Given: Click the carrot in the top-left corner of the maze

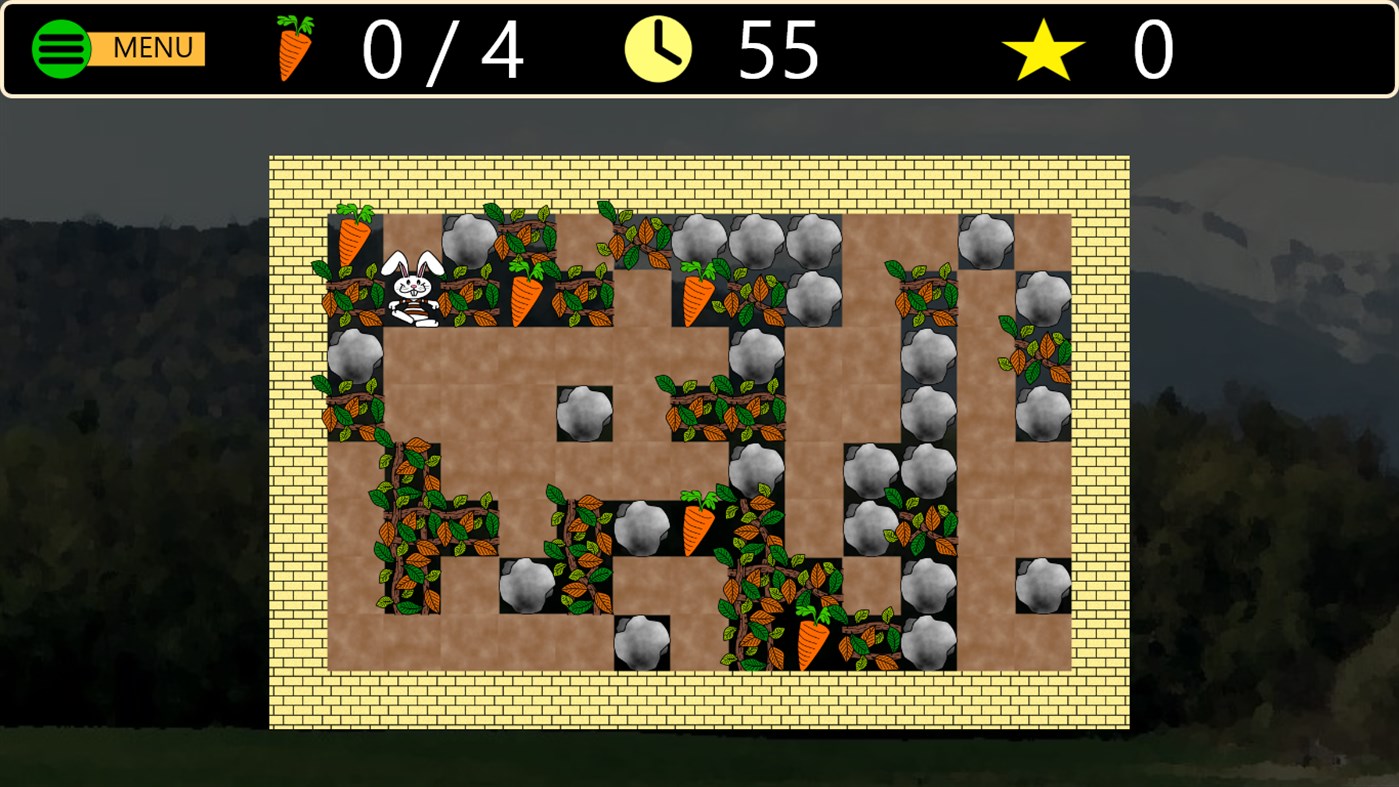Looking at the screenshot, I should [x=357, y=238].
